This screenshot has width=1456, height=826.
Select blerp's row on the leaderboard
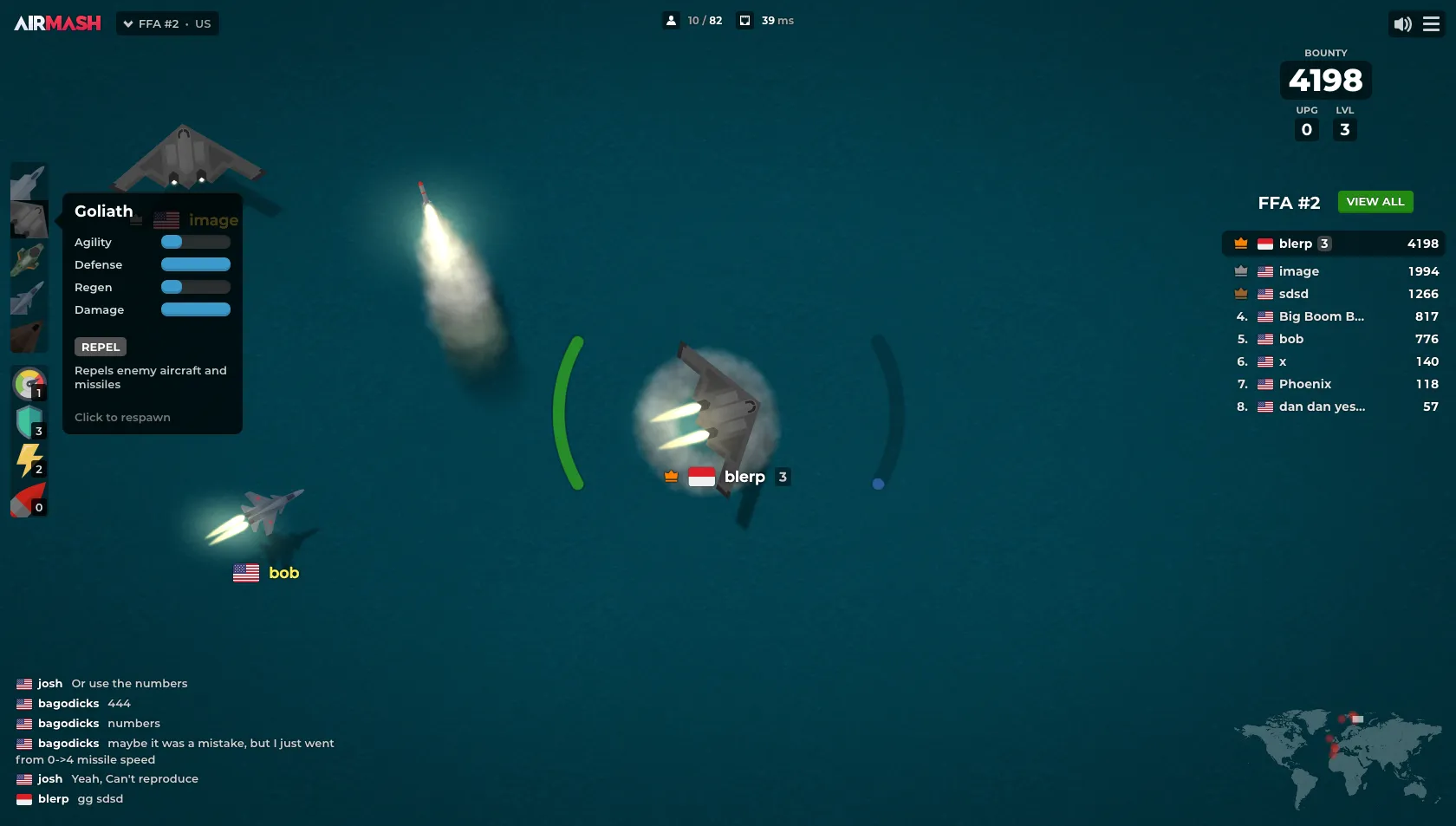coord(1334,244)
